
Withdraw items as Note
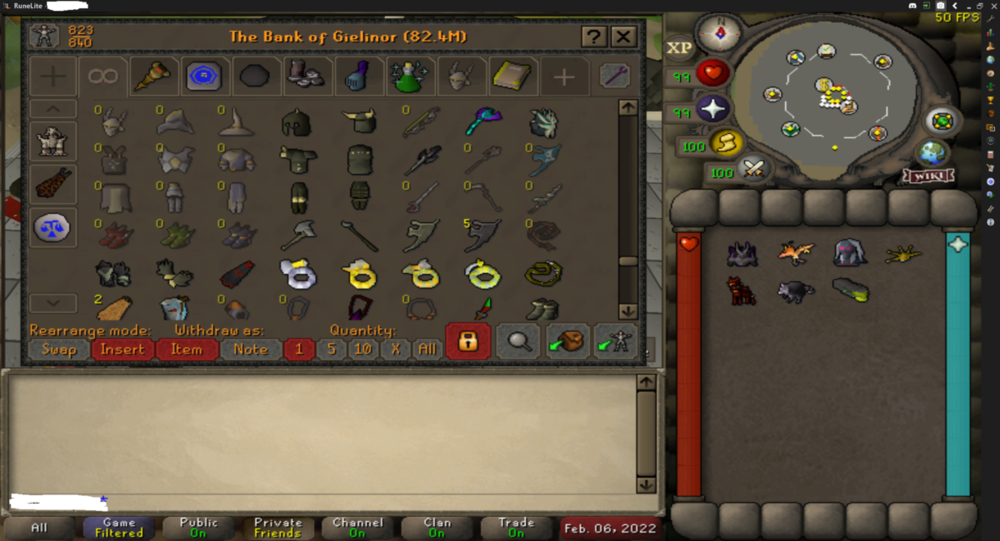coord(250,349)
